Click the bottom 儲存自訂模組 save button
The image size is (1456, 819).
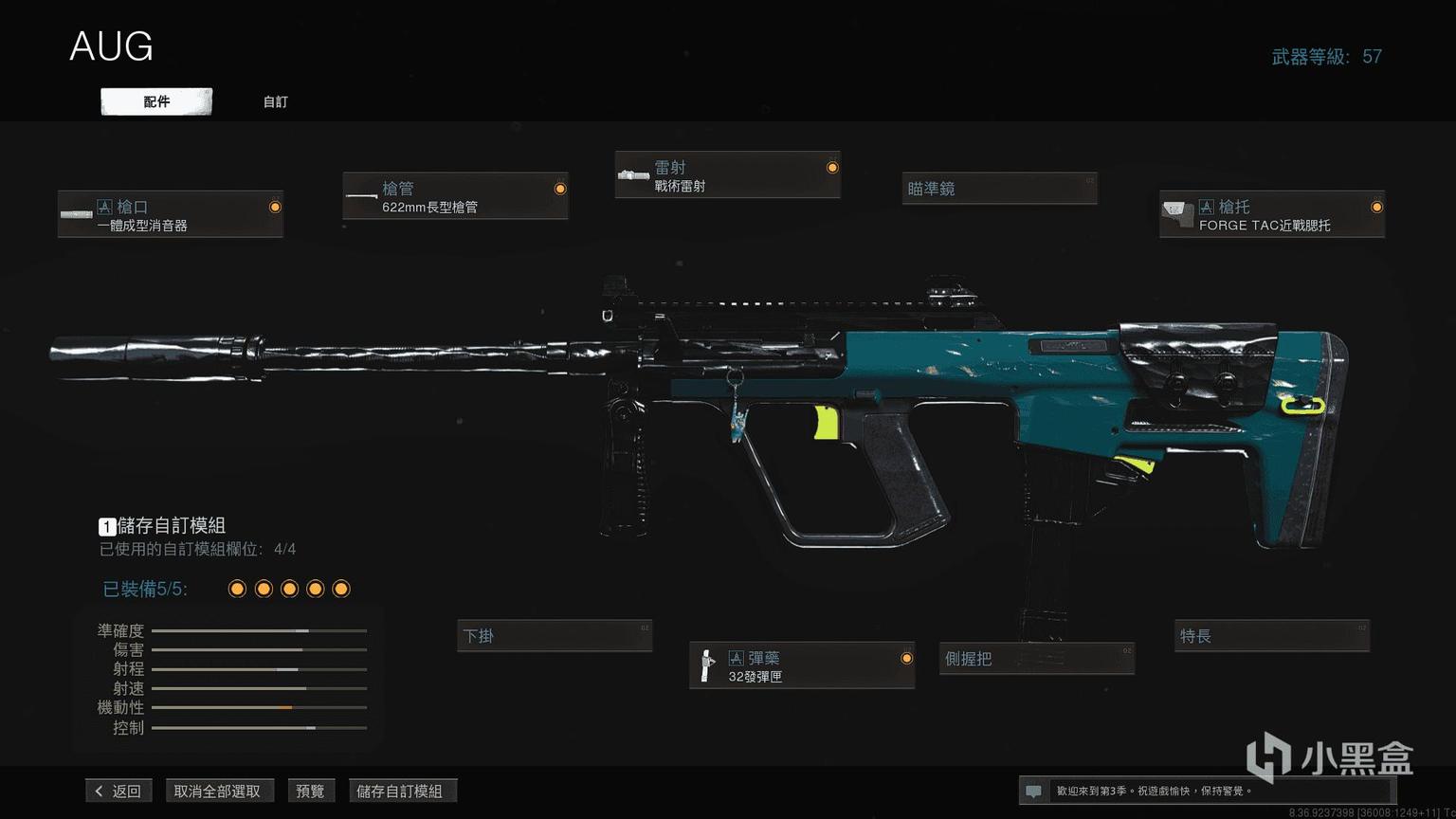399,791
